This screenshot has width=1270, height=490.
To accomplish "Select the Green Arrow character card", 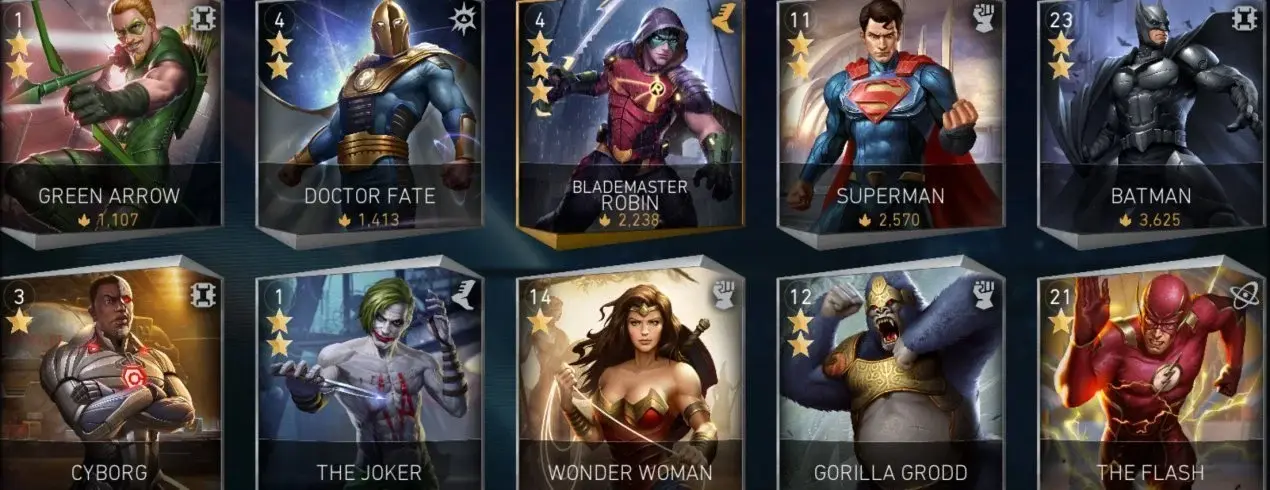I will click(x=108, y=115).
